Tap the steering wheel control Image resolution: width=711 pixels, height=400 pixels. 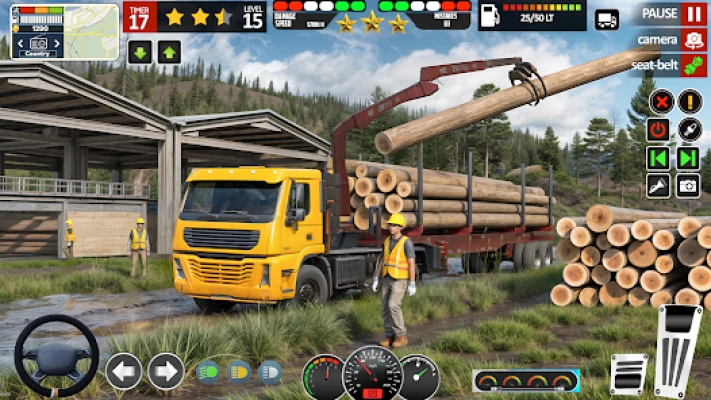(x=56, y=357)
